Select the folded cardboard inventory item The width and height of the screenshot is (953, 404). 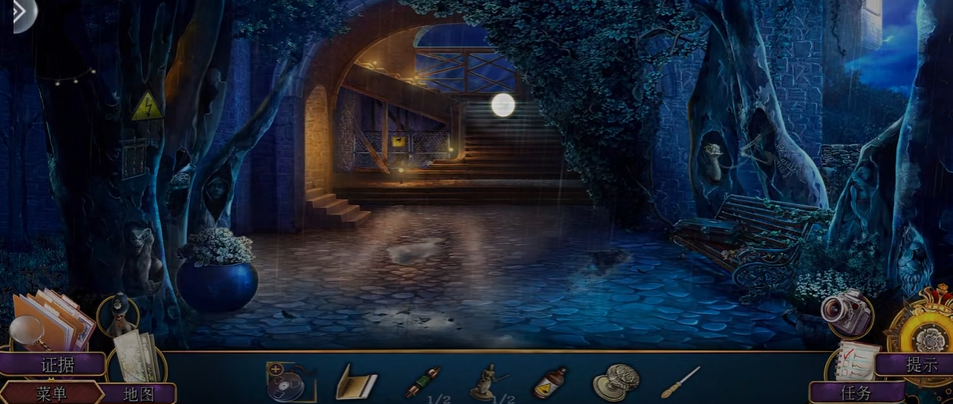click(x=355, y=382)
